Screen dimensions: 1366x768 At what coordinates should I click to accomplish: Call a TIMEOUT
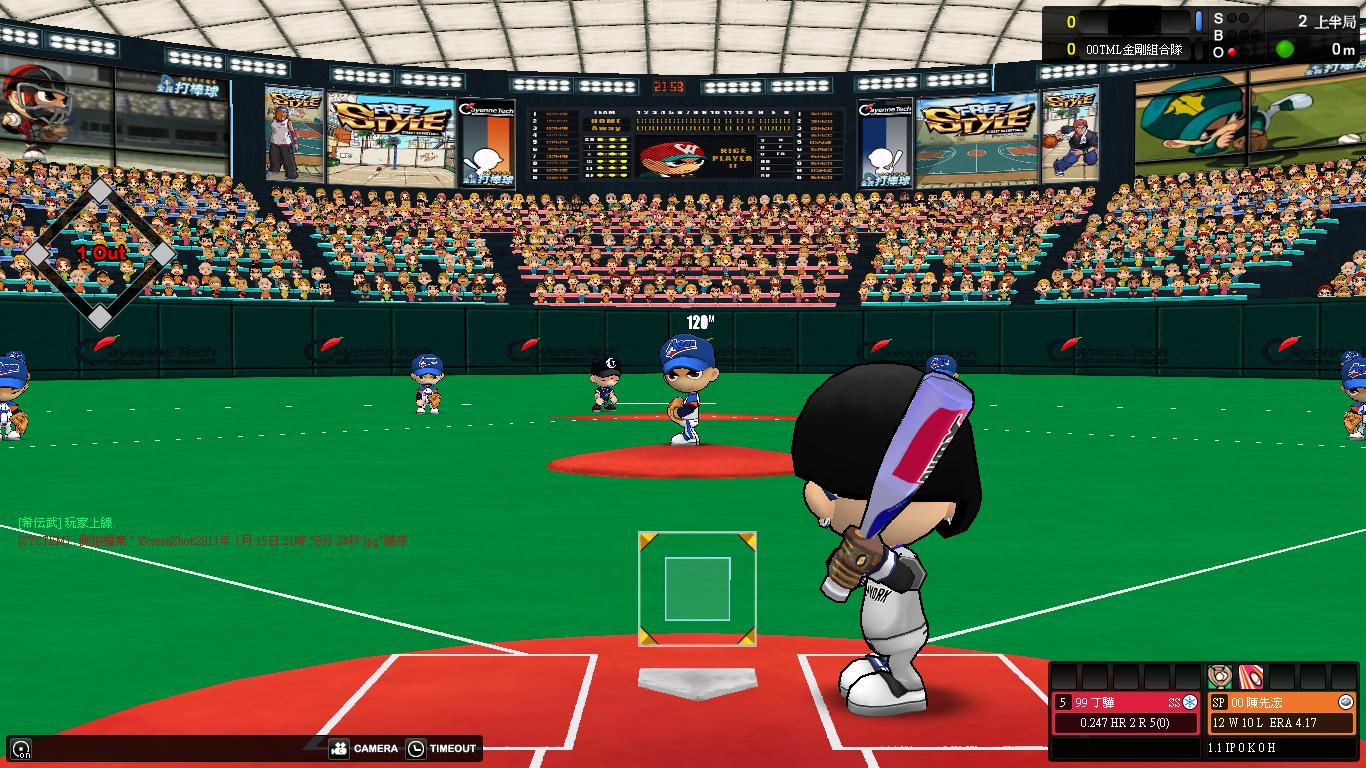point(441,748)
